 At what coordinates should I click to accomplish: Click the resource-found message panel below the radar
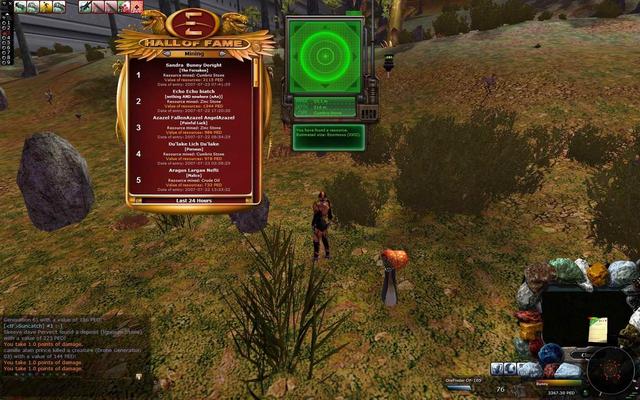click(x=328, y=134)
